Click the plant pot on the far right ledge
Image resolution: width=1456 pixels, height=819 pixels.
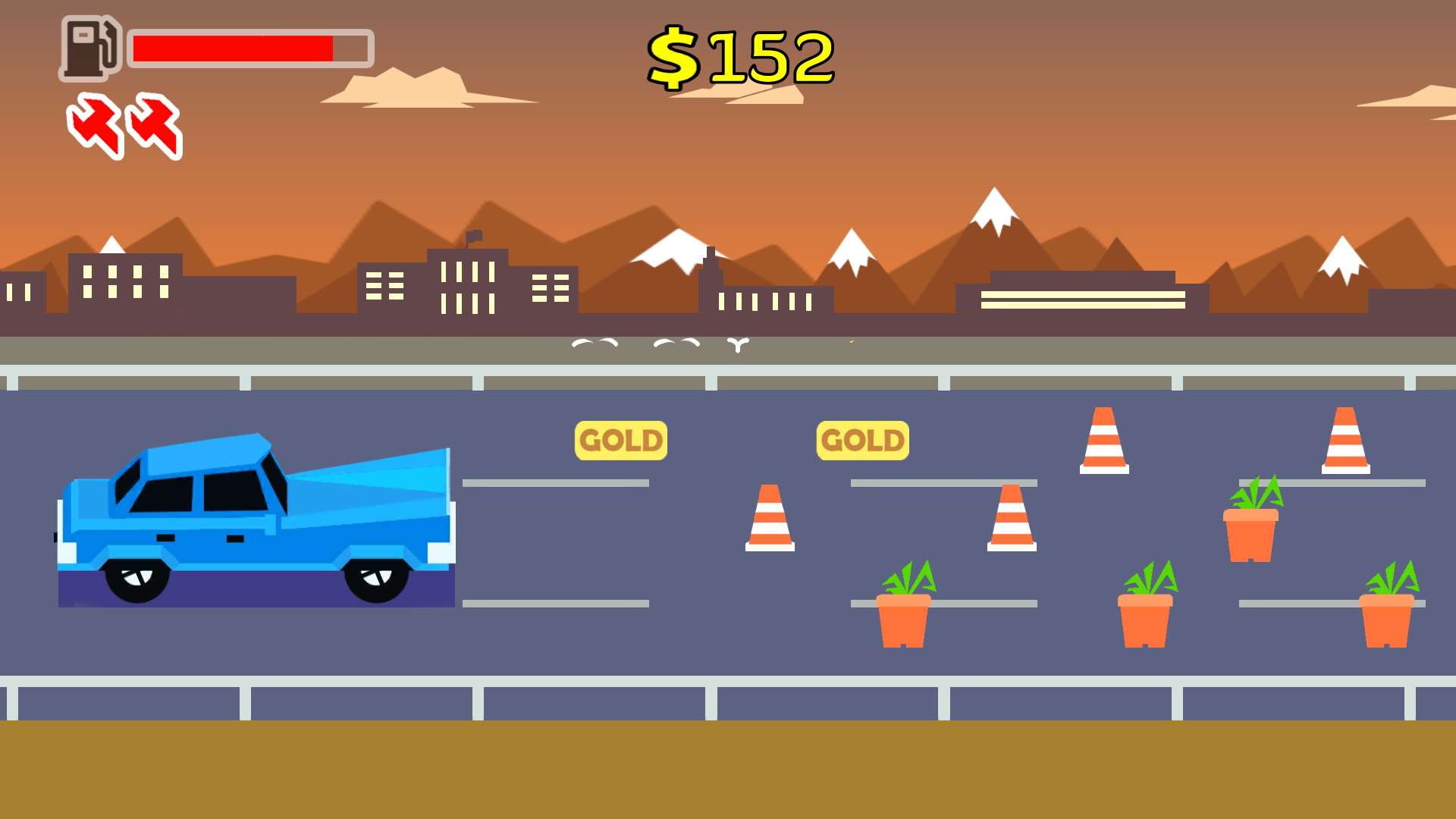(x=1387, y=614)
